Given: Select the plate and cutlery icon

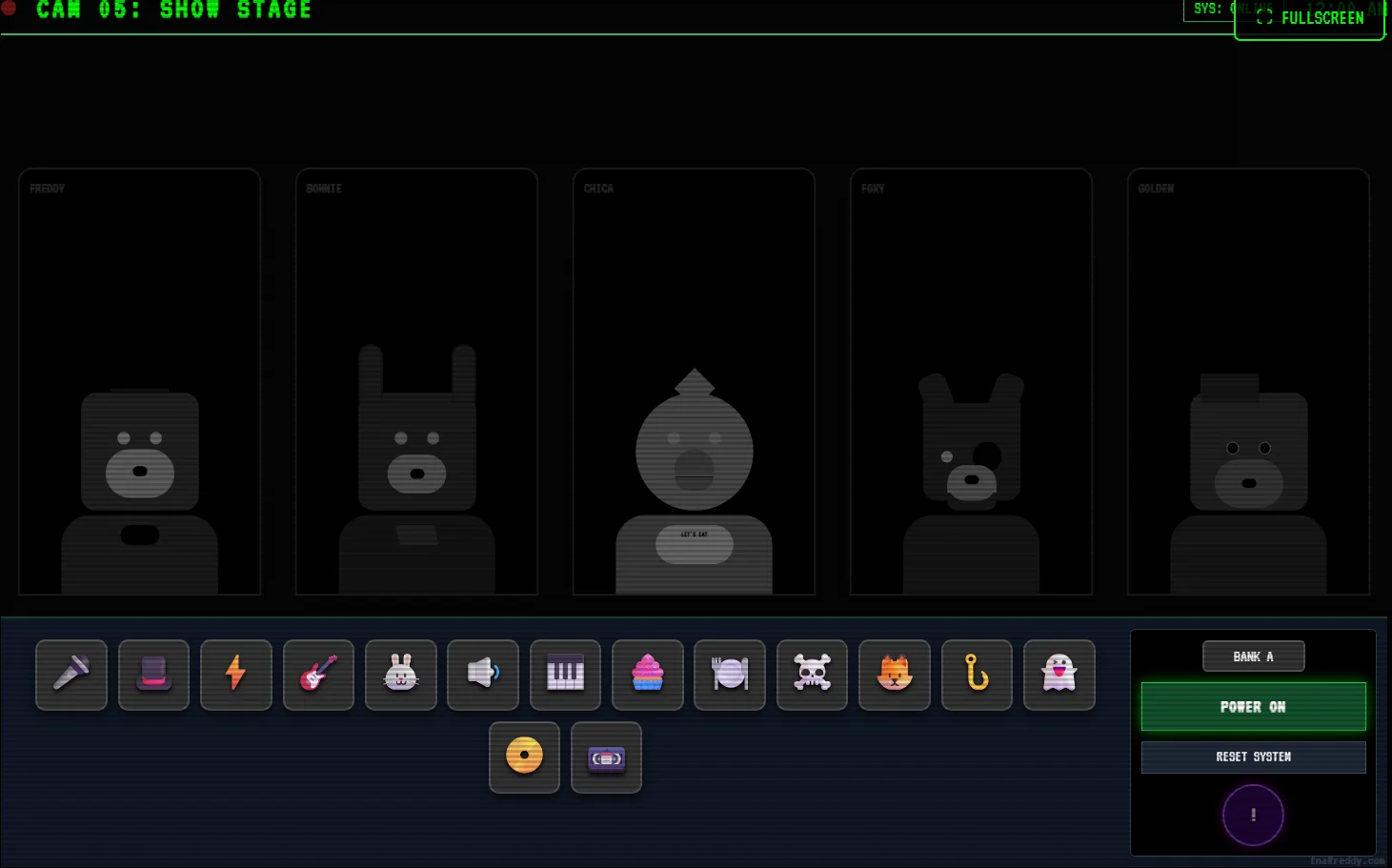Looking at the screenshot, I should 729,675.
